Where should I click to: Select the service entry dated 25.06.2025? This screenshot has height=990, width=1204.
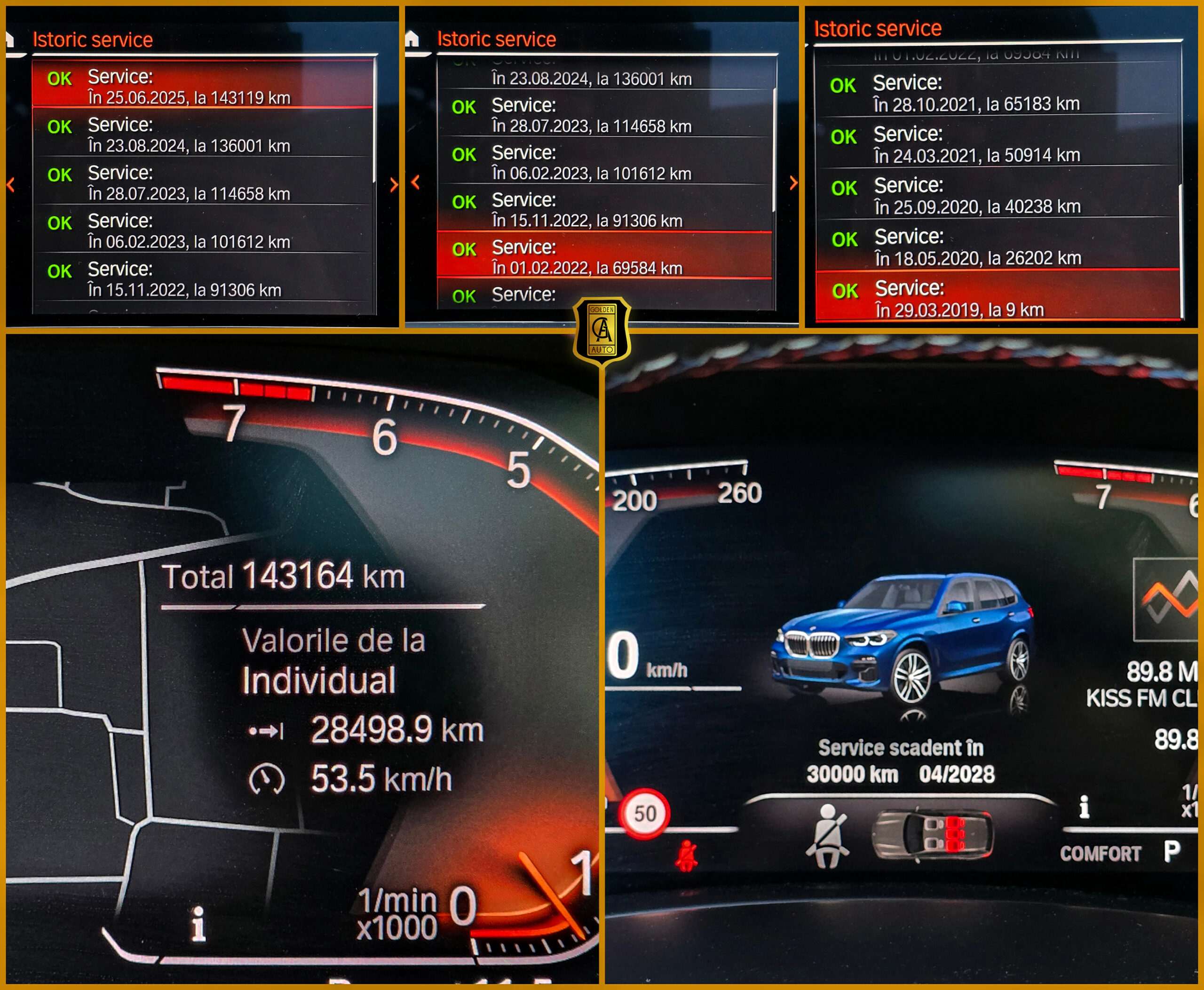tap(203, 86)
